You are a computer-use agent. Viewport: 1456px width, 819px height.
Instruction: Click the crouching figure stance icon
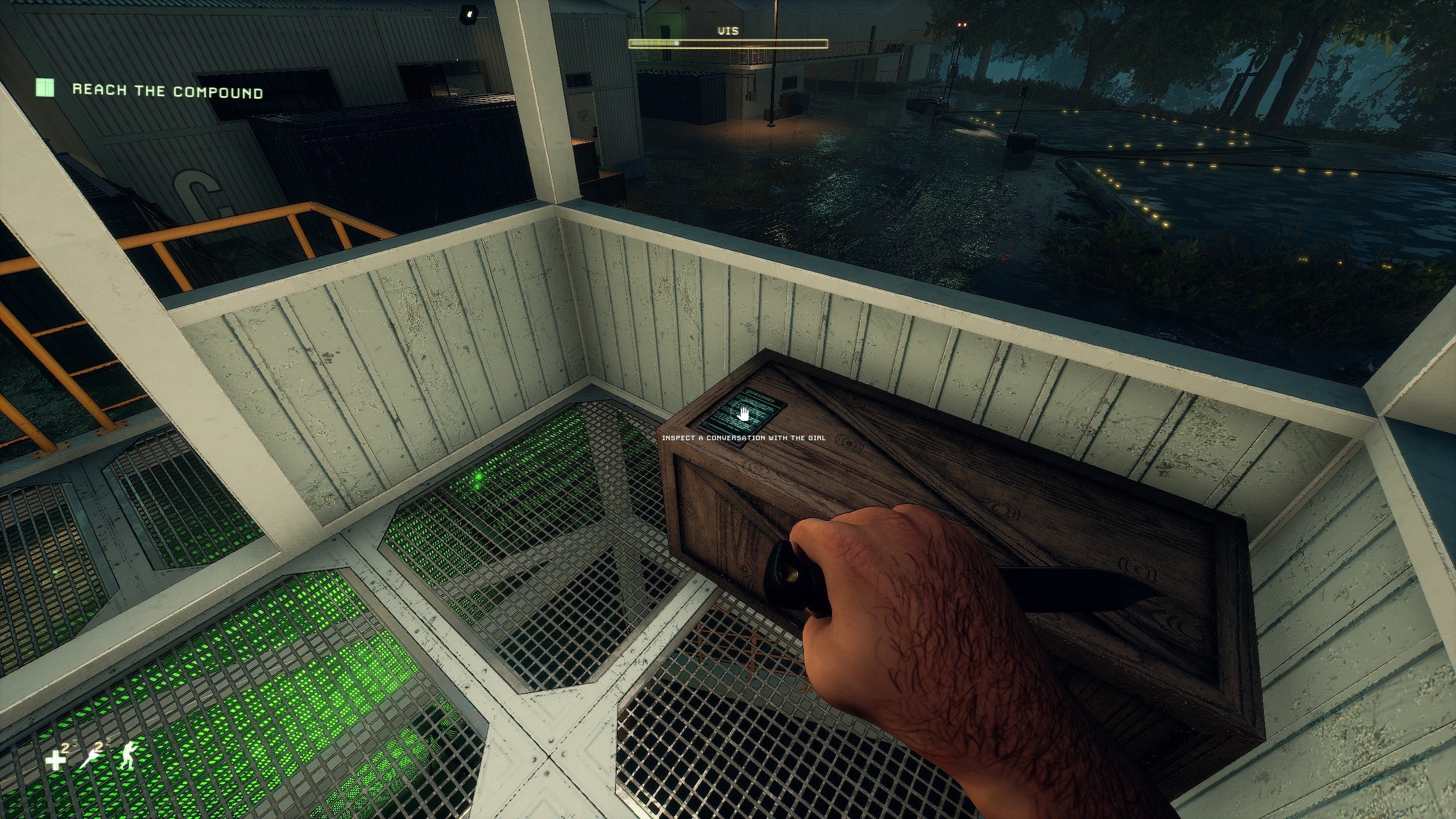[127, 756]
